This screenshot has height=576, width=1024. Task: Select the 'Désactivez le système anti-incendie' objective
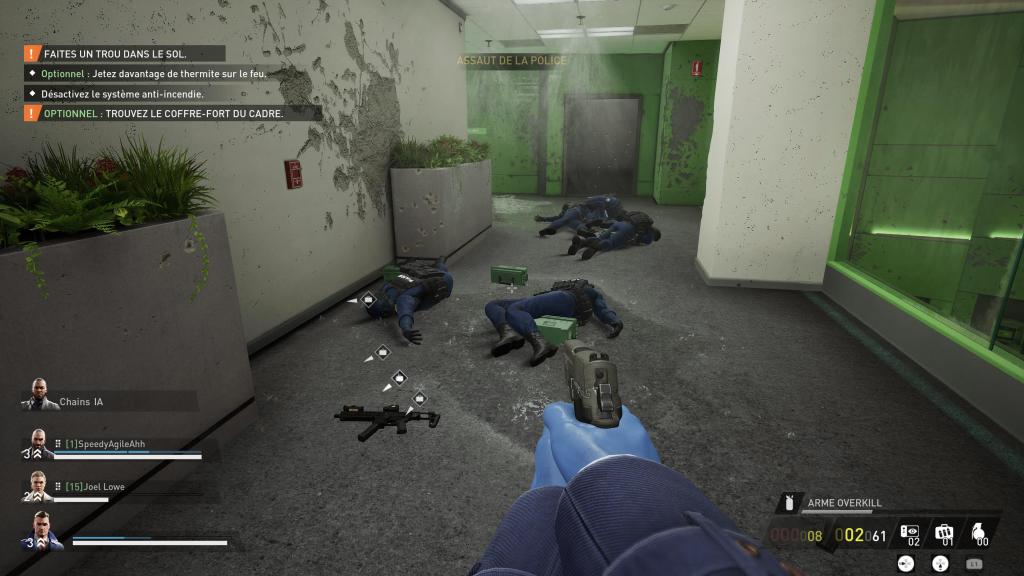click(x=122, y=94)
